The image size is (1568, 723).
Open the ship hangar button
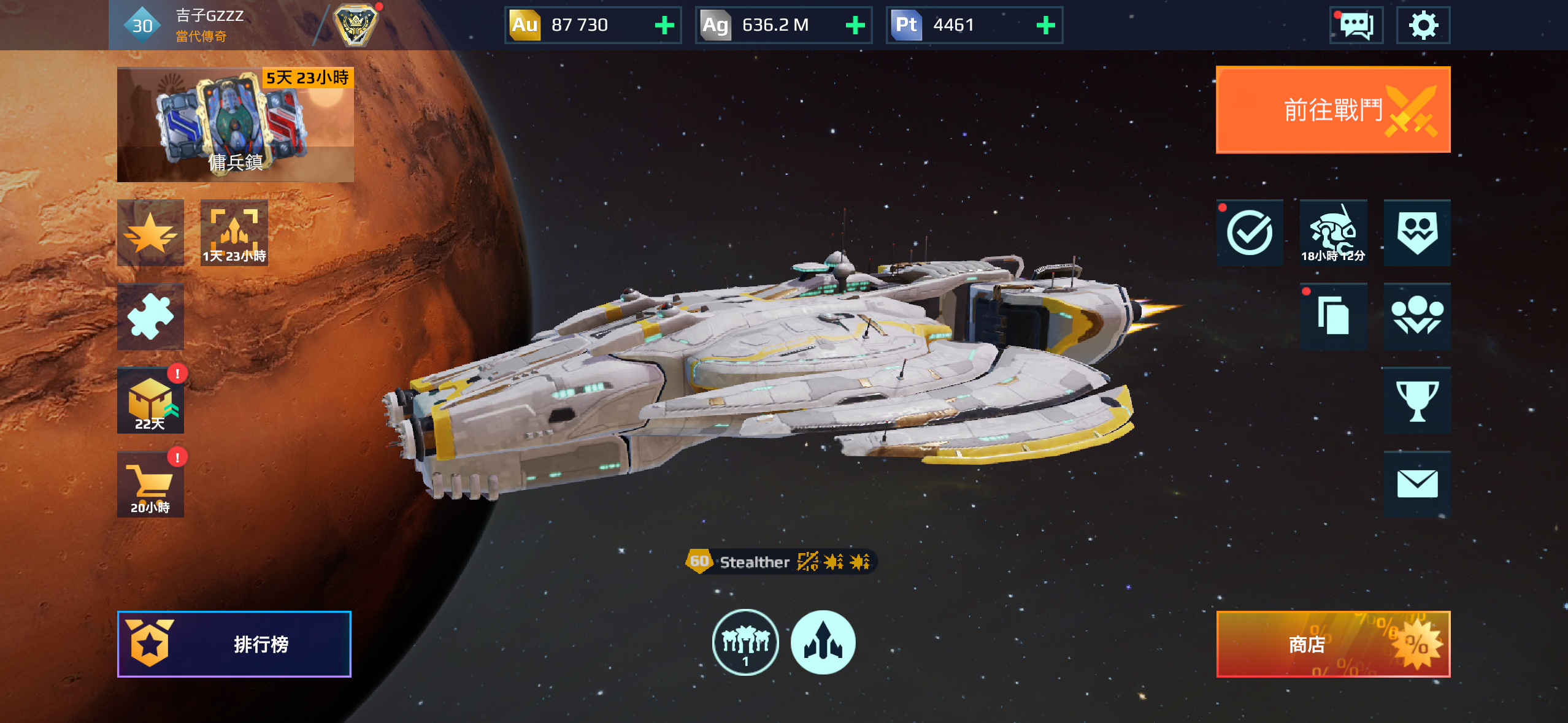823,642
